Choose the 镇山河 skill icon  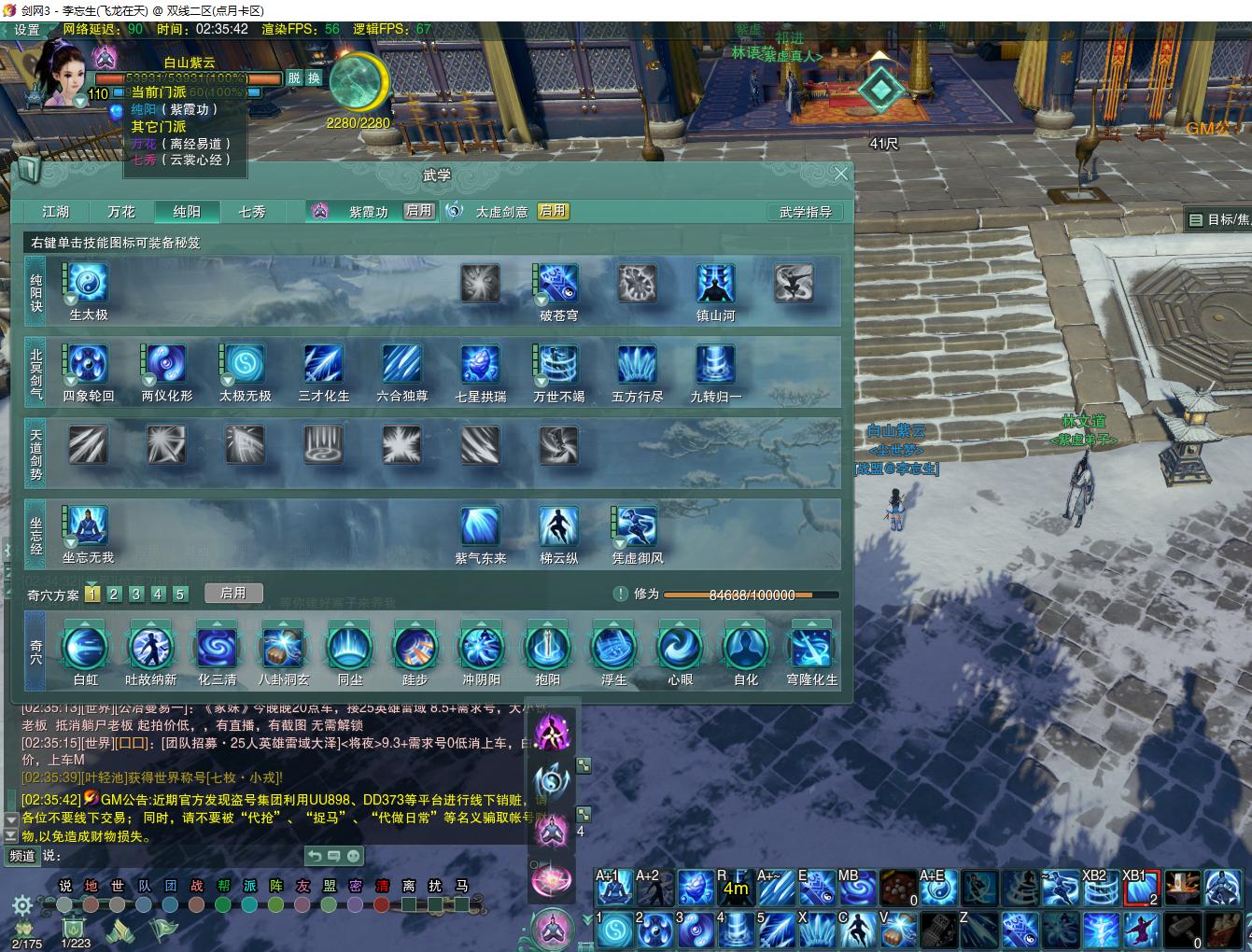pos(715,284)
